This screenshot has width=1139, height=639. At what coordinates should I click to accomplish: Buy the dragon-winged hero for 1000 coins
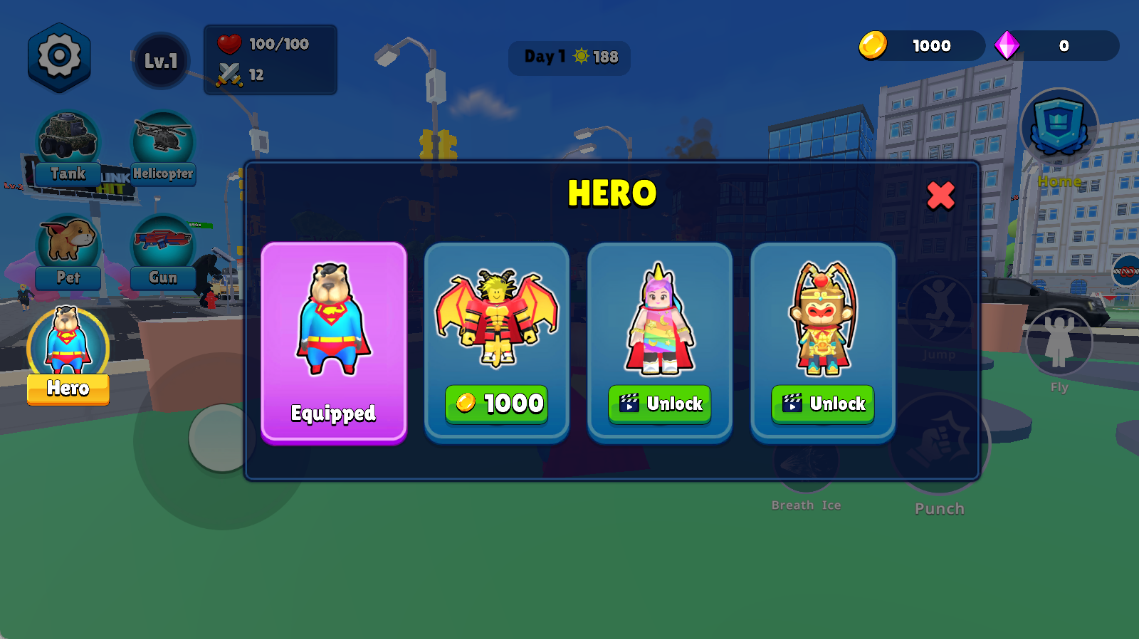497,404
